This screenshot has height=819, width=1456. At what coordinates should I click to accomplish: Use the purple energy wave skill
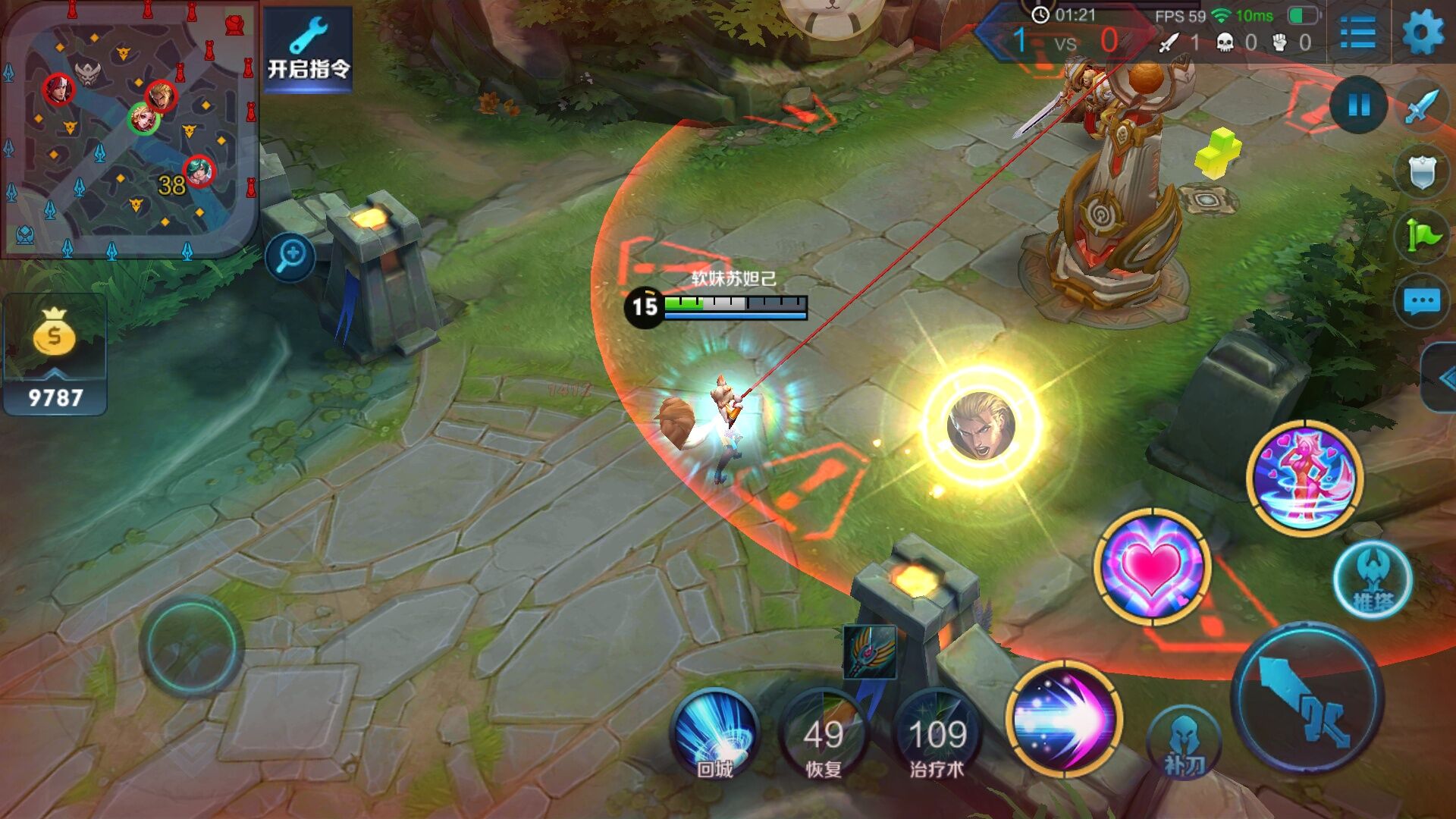coord(1063,719)
